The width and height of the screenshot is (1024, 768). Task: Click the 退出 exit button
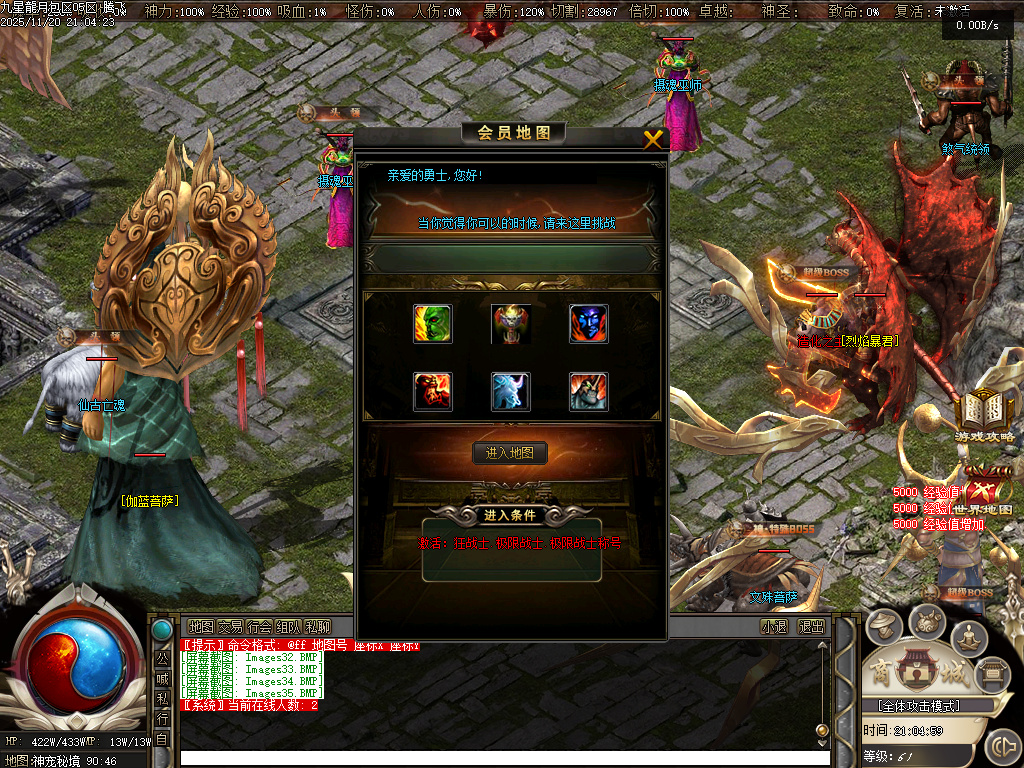coord(811,627)
